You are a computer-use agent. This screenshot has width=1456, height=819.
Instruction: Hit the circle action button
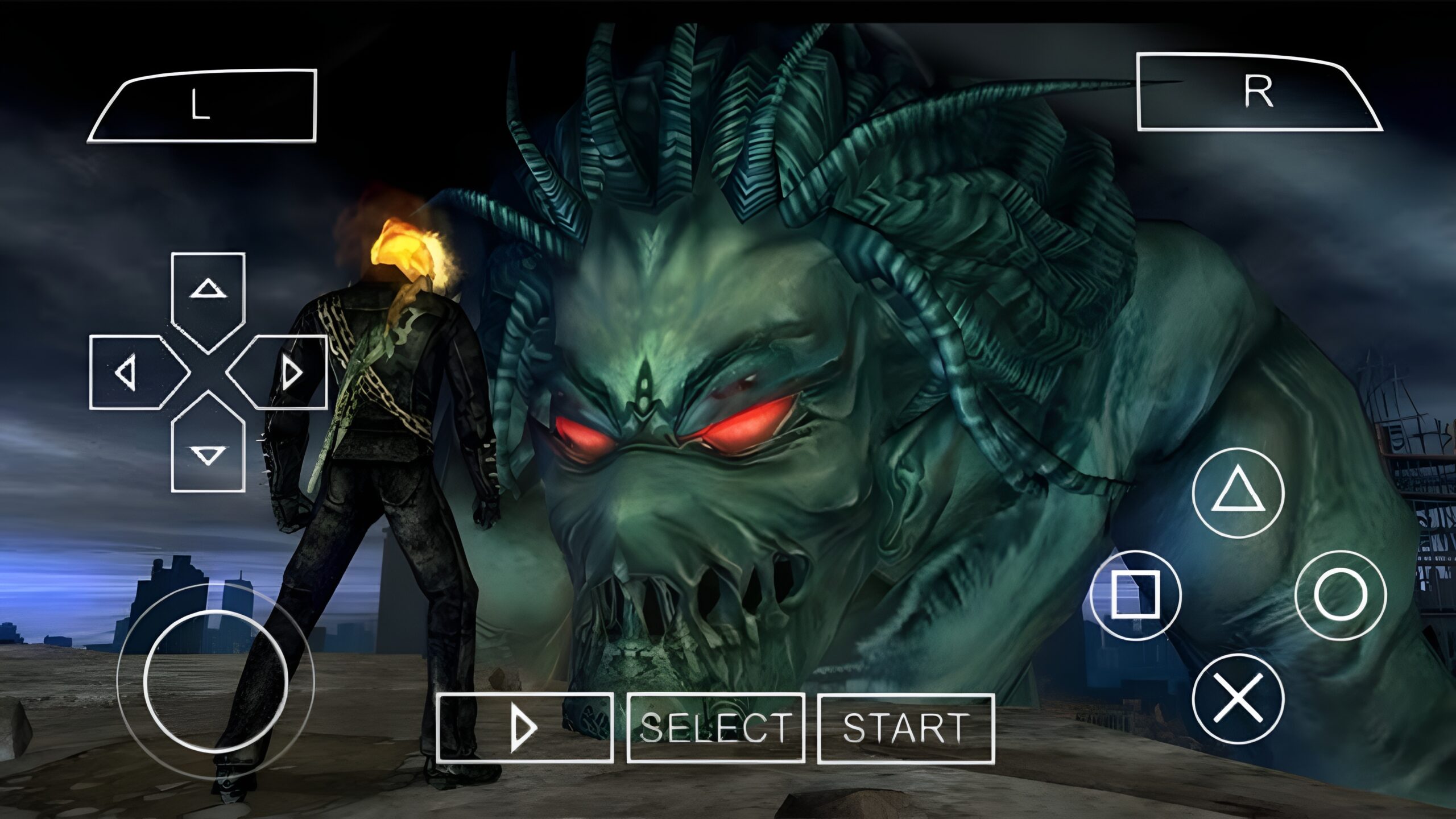(1340, 595)
